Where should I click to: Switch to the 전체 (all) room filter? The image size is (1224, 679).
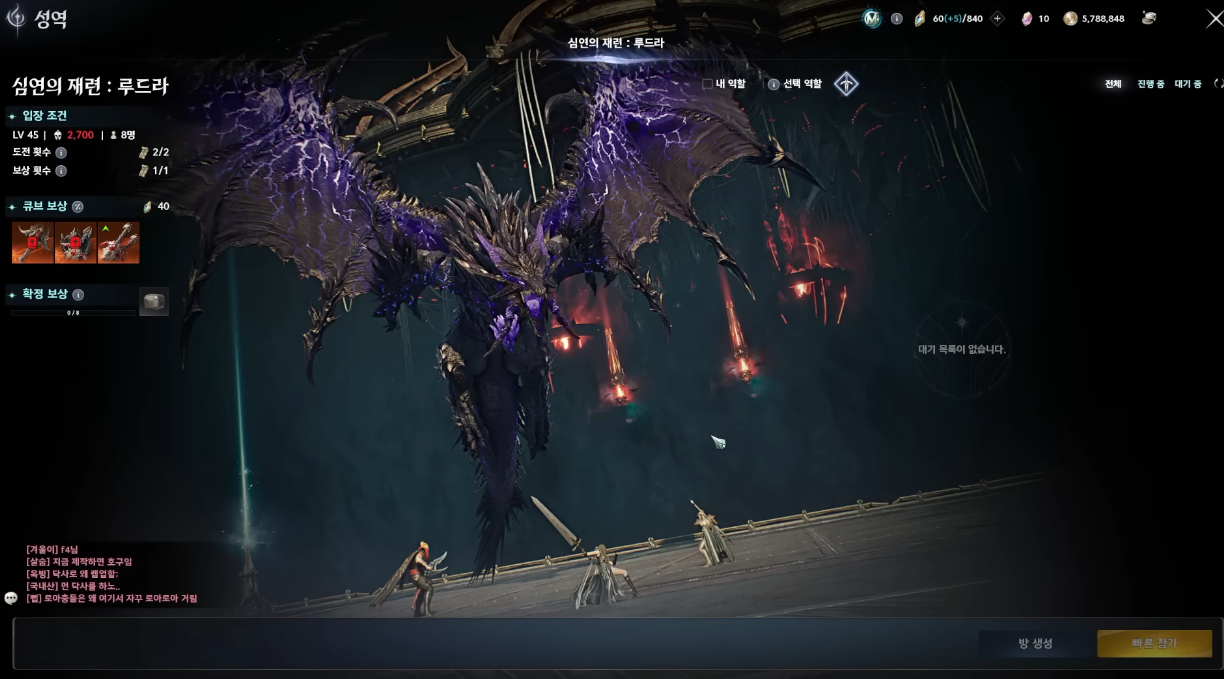tap(1113, 84)
